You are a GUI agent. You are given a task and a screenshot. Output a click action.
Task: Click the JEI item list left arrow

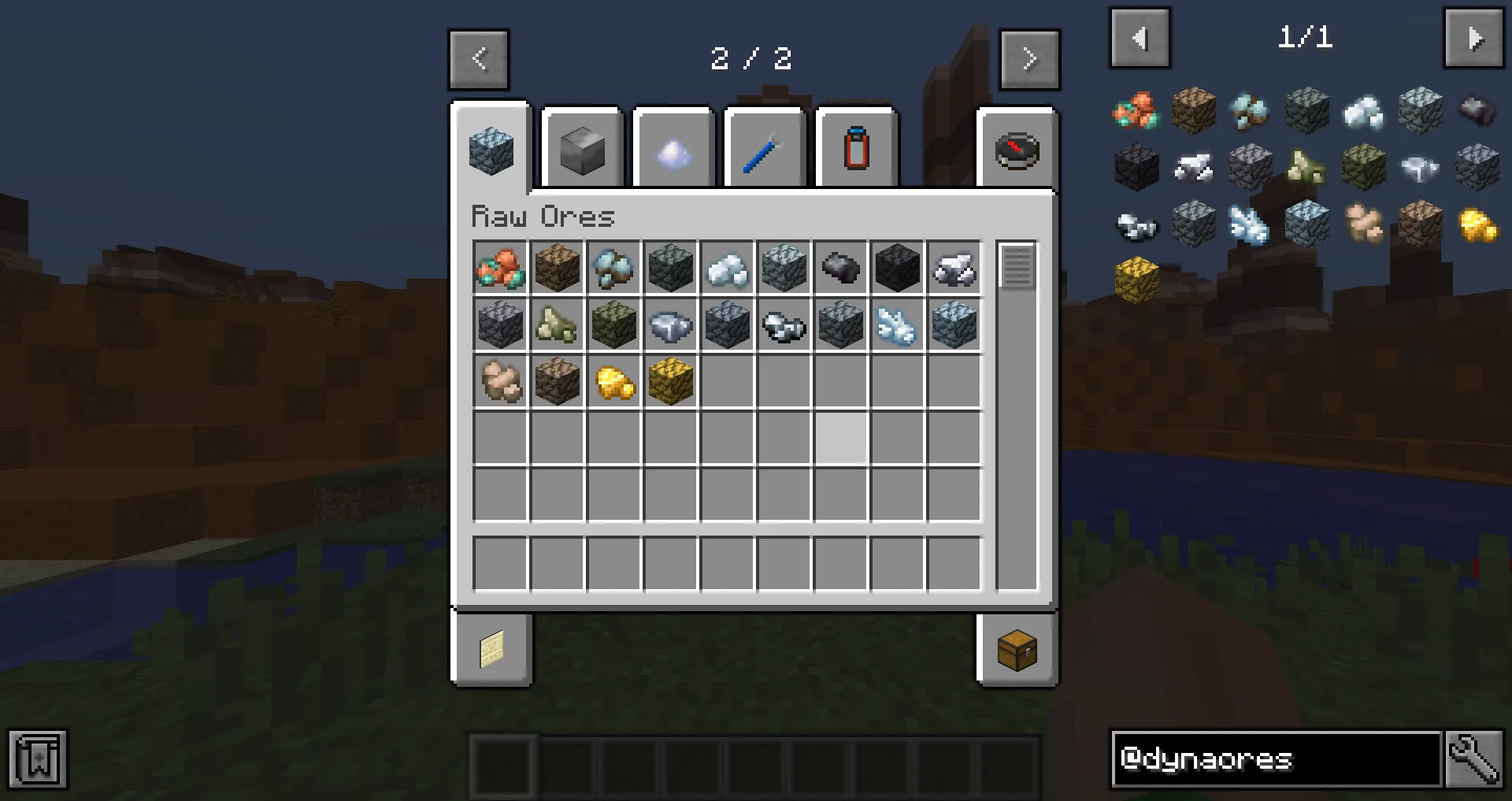1140,38
